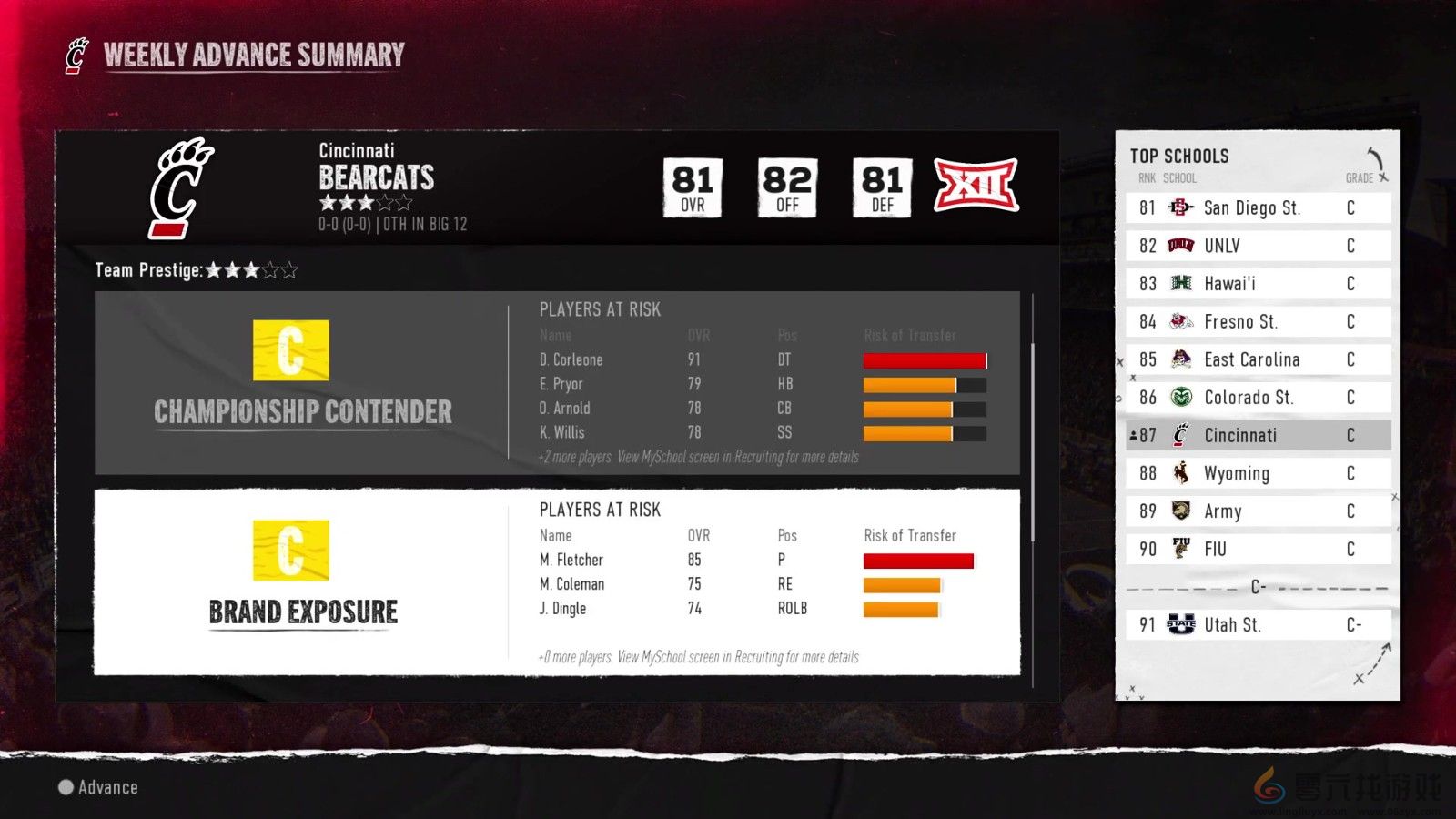Screen dimensions: 1456x819
Task: Select the Brand Exposure grade panel
Action: click(x=302, y=582)
